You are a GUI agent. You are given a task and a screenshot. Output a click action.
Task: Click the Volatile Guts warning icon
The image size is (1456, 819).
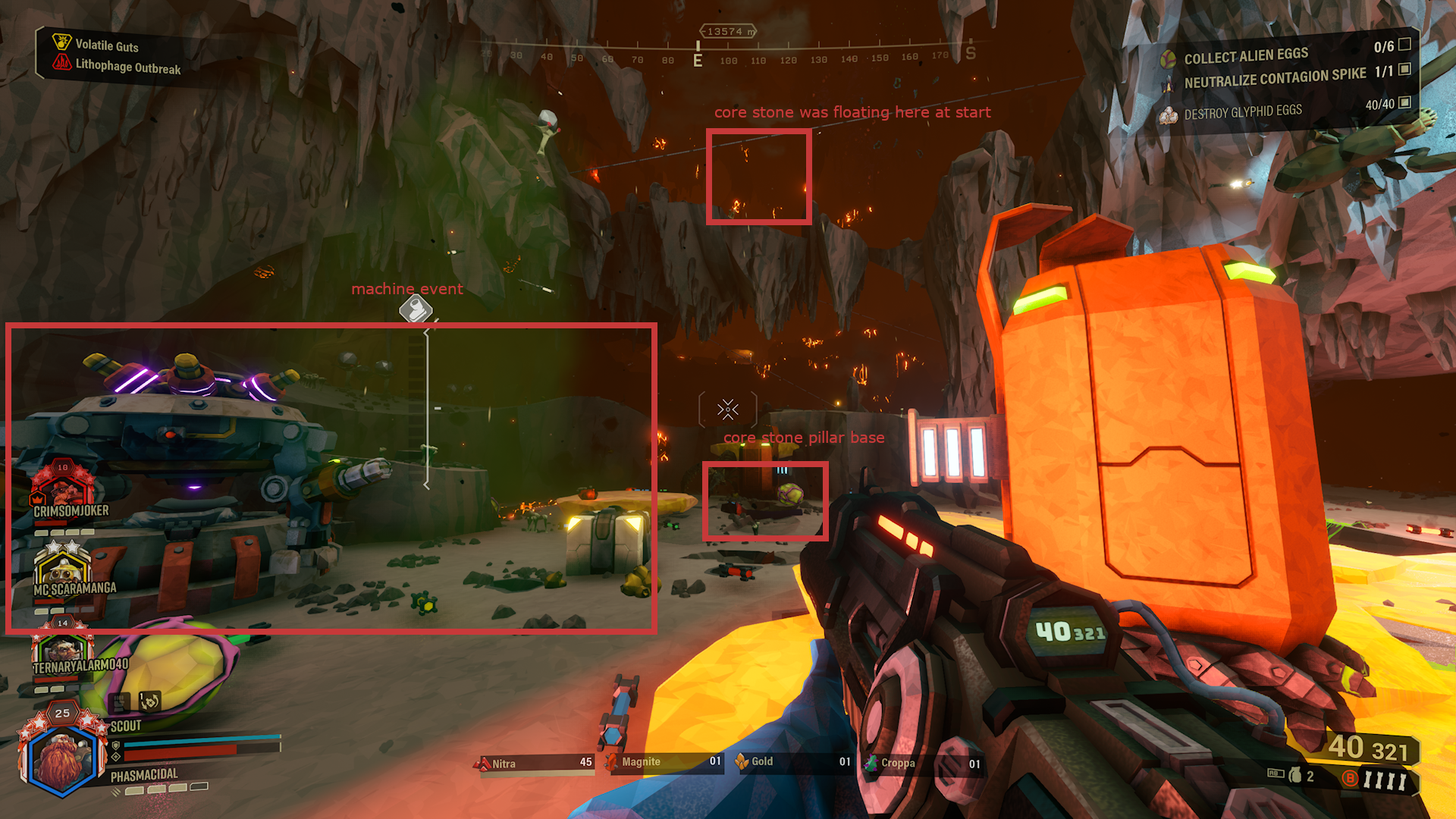(x=61, y=42)
